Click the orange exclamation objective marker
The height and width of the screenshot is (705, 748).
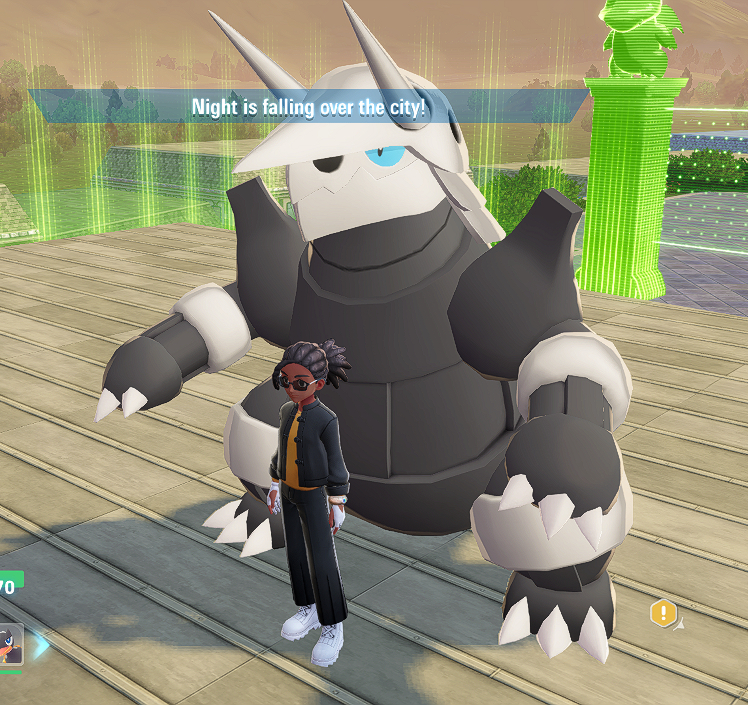663,613
